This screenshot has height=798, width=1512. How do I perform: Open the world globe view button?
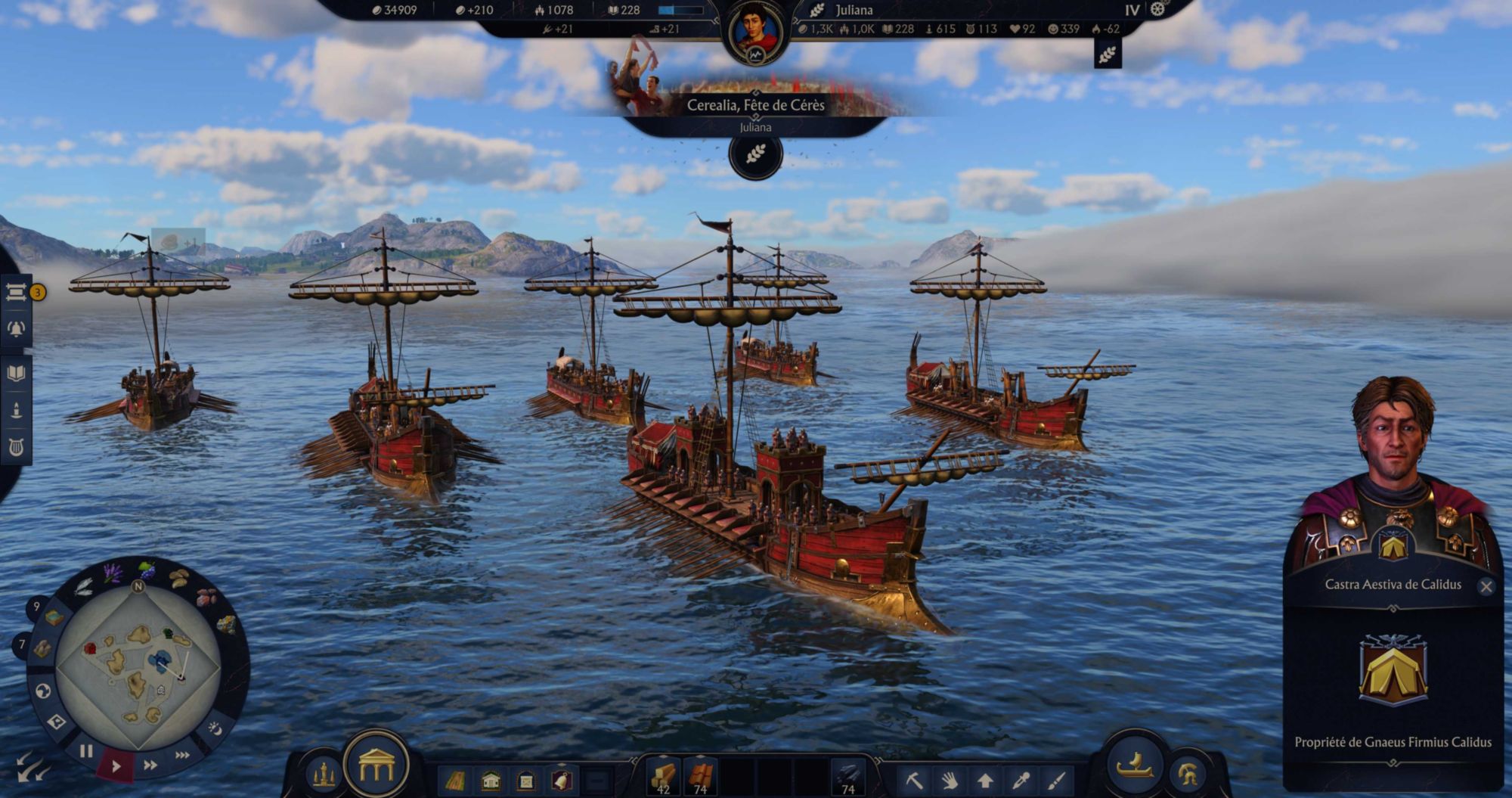43,691
